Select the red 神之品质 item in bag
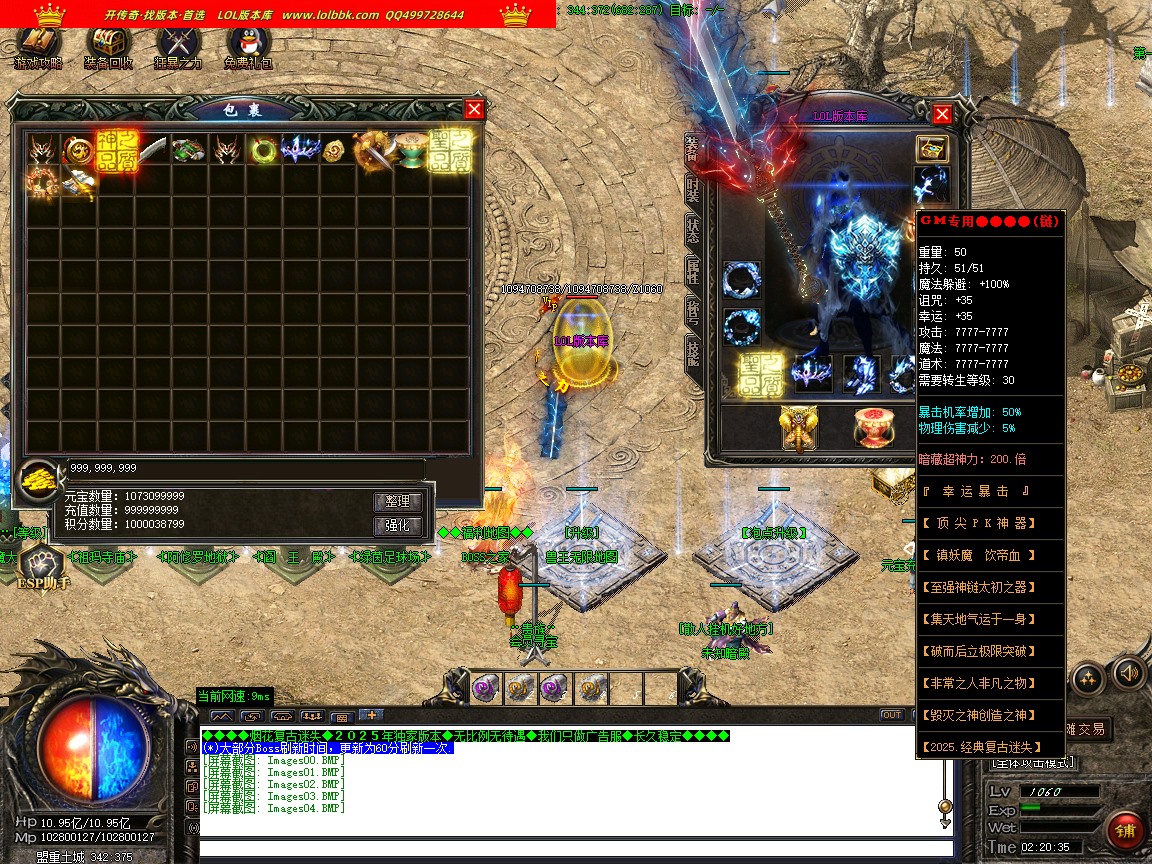Image resolution: width=1152 pixels, height=864 pixels. click(116, 150)
